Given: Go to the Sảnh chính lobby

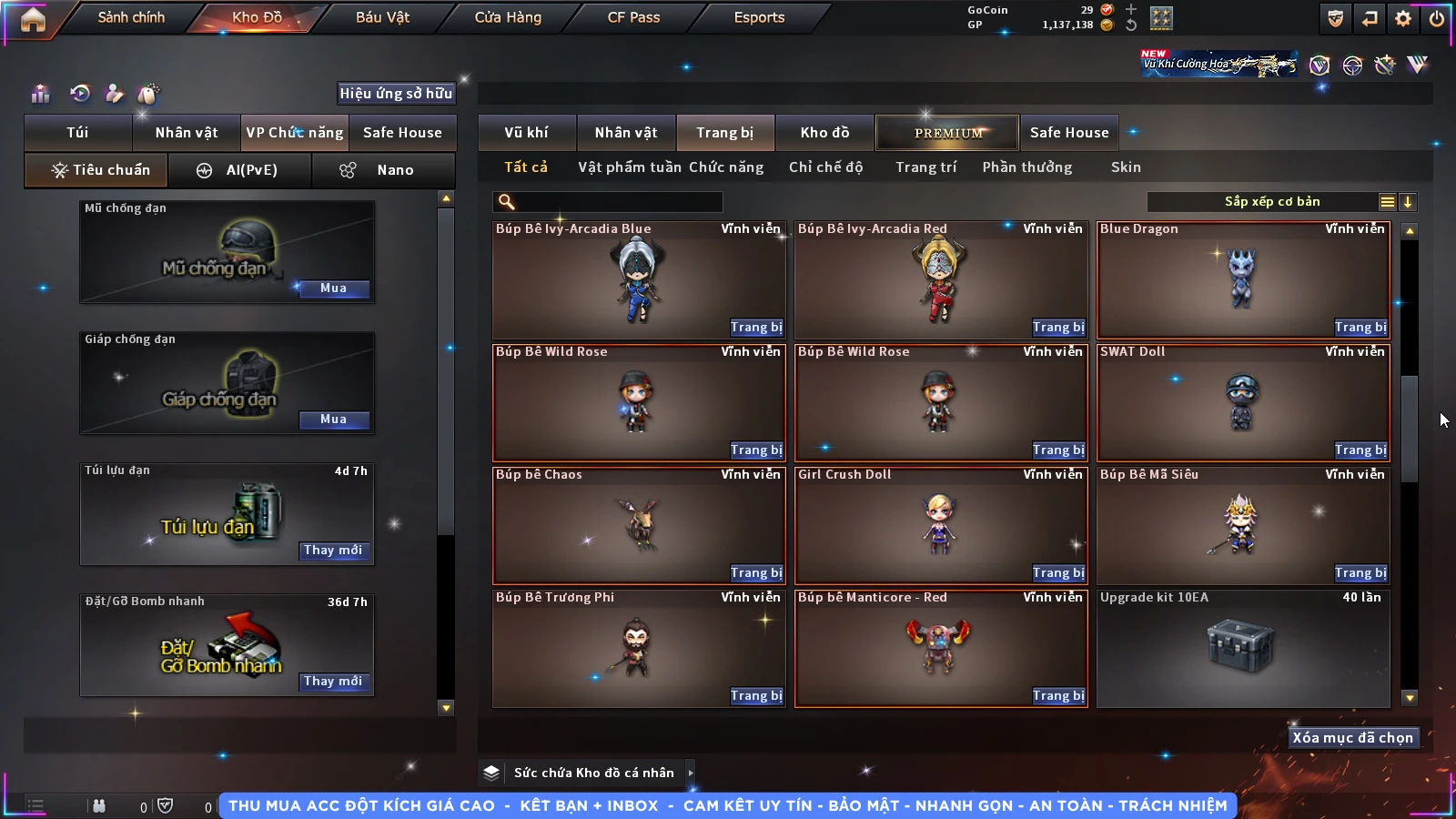Looking at the screenshot, I should [131, 17].
